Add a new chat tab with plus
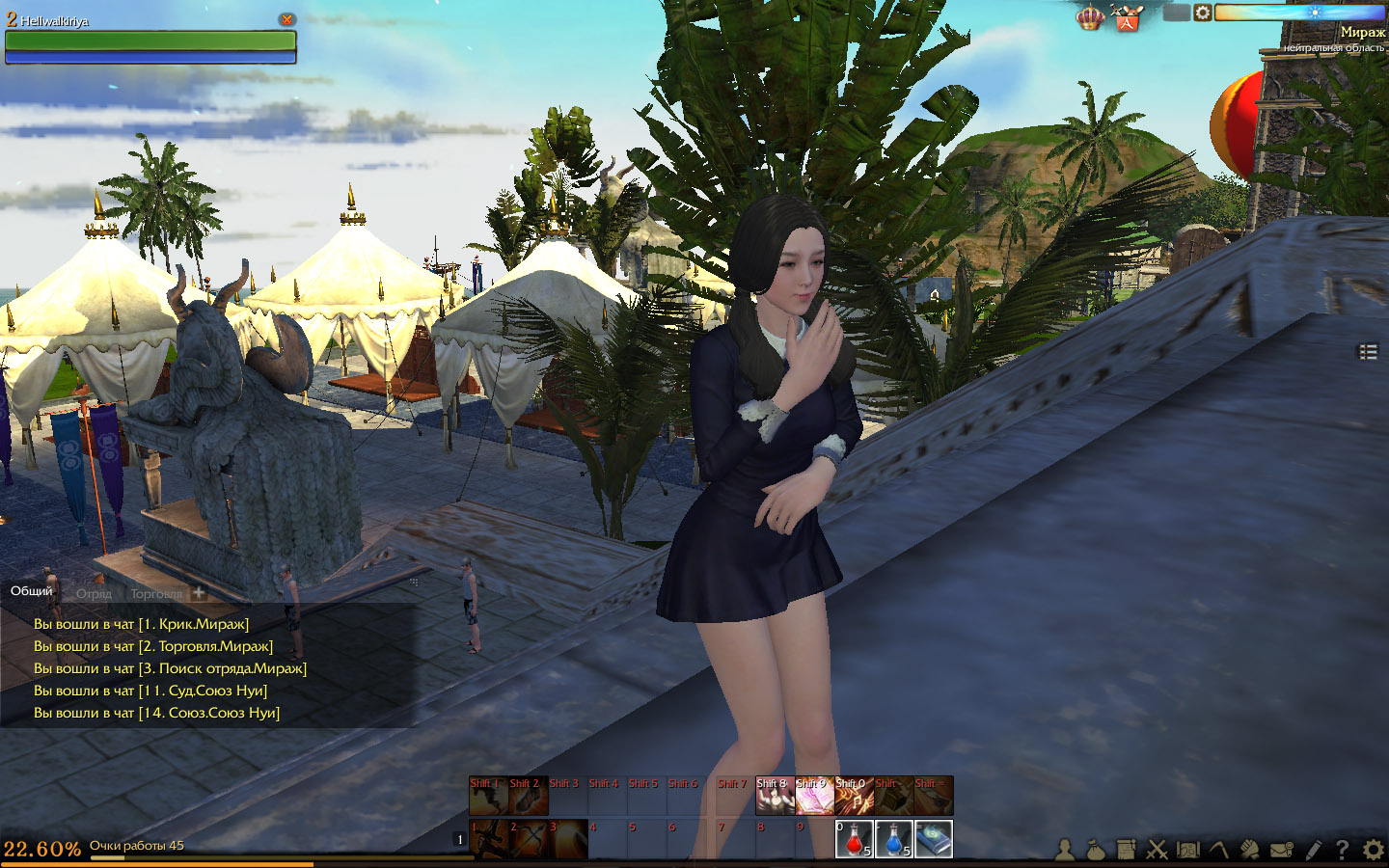 (x=199, y=592)
